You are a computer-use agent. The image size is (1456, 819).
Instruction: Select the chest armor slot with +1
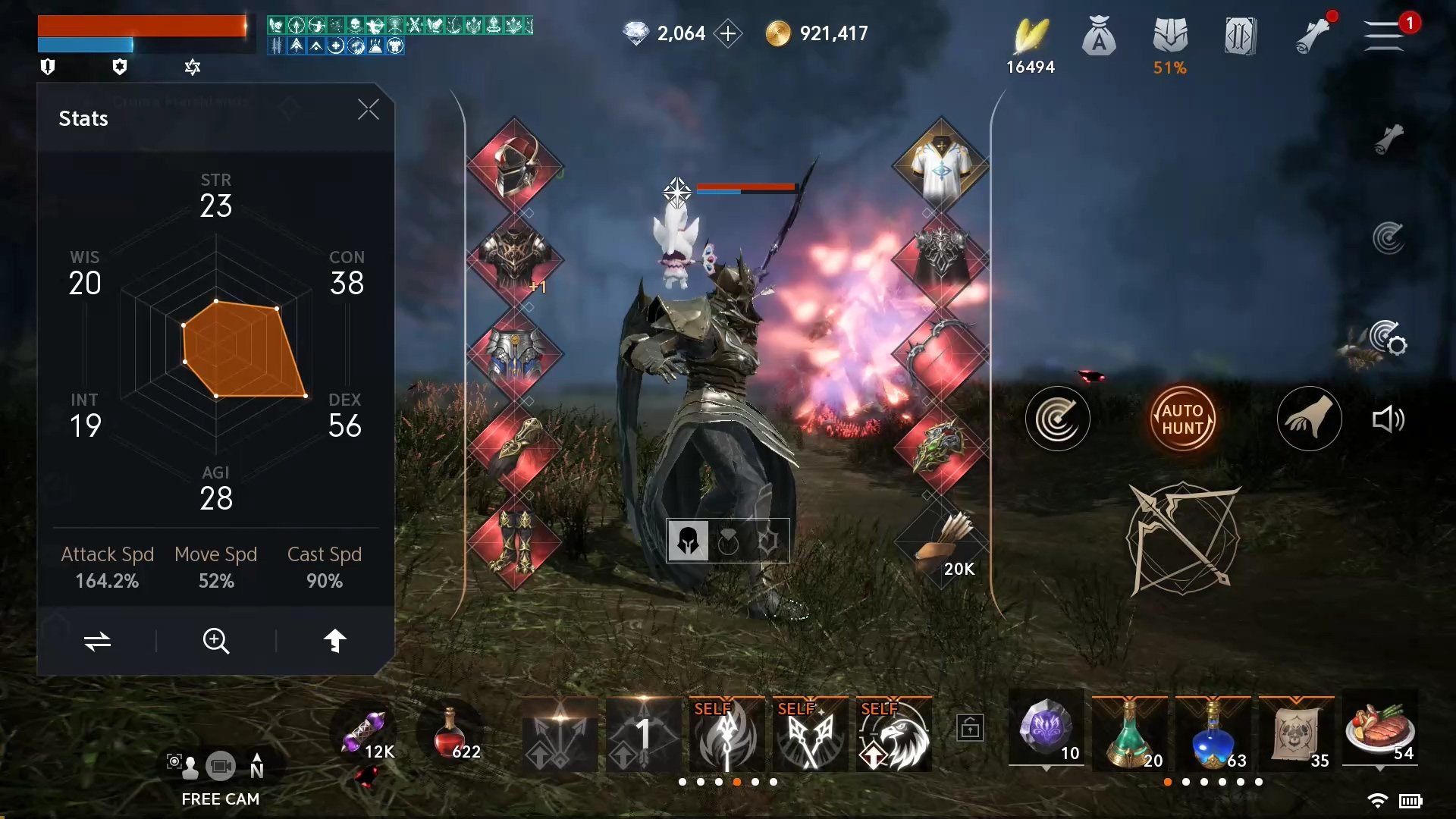click(515, 259)
